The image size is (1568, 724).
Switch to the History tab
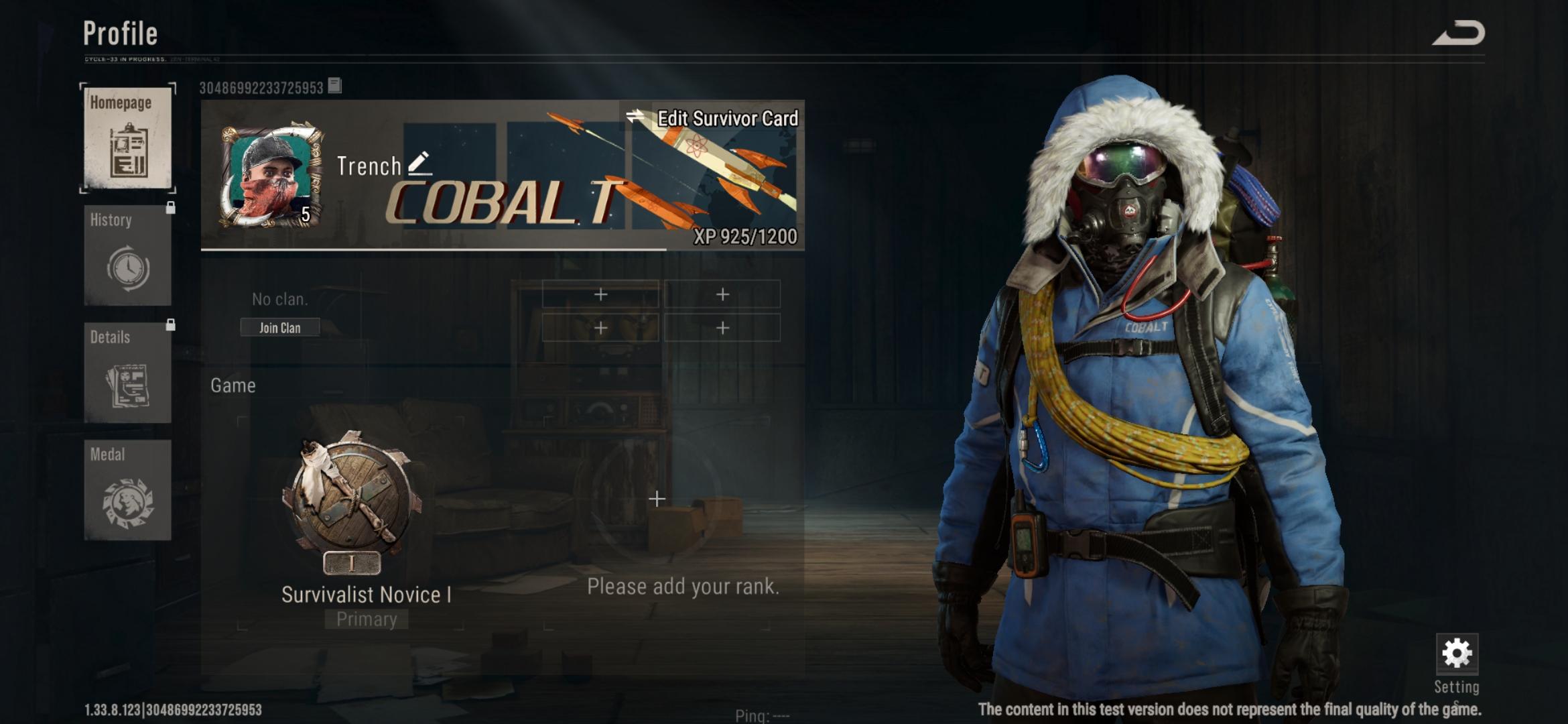click(127, 255)
